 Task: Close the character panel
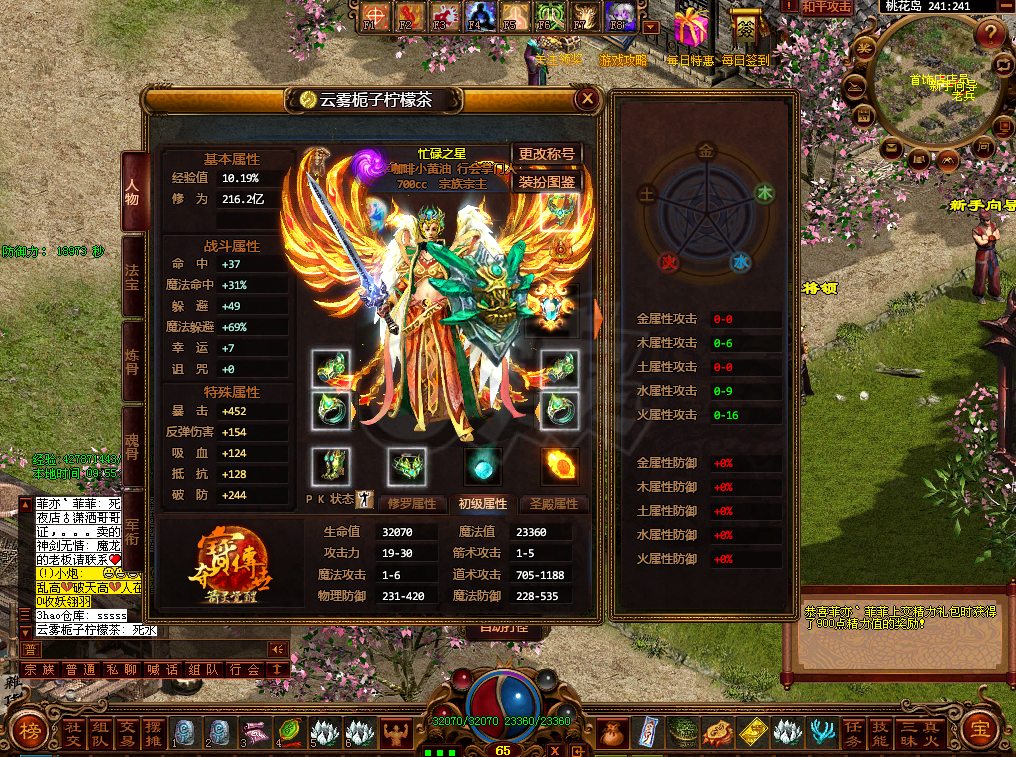tap(588, 98)
